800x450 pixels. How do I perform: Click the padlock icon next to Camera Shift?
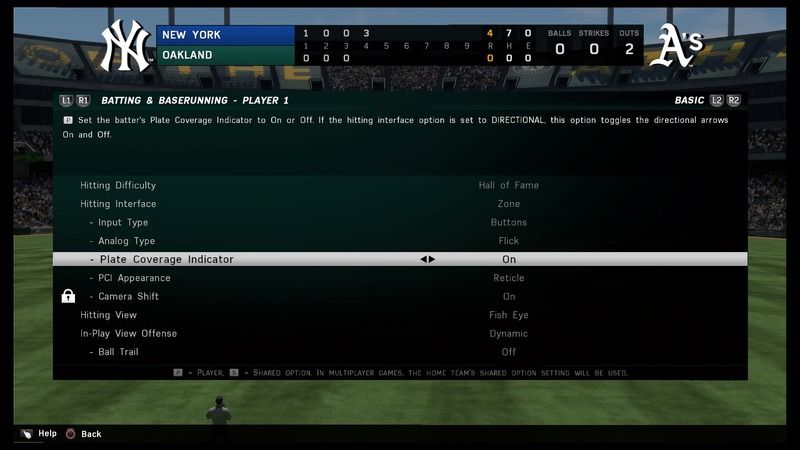tap(68, 296)
